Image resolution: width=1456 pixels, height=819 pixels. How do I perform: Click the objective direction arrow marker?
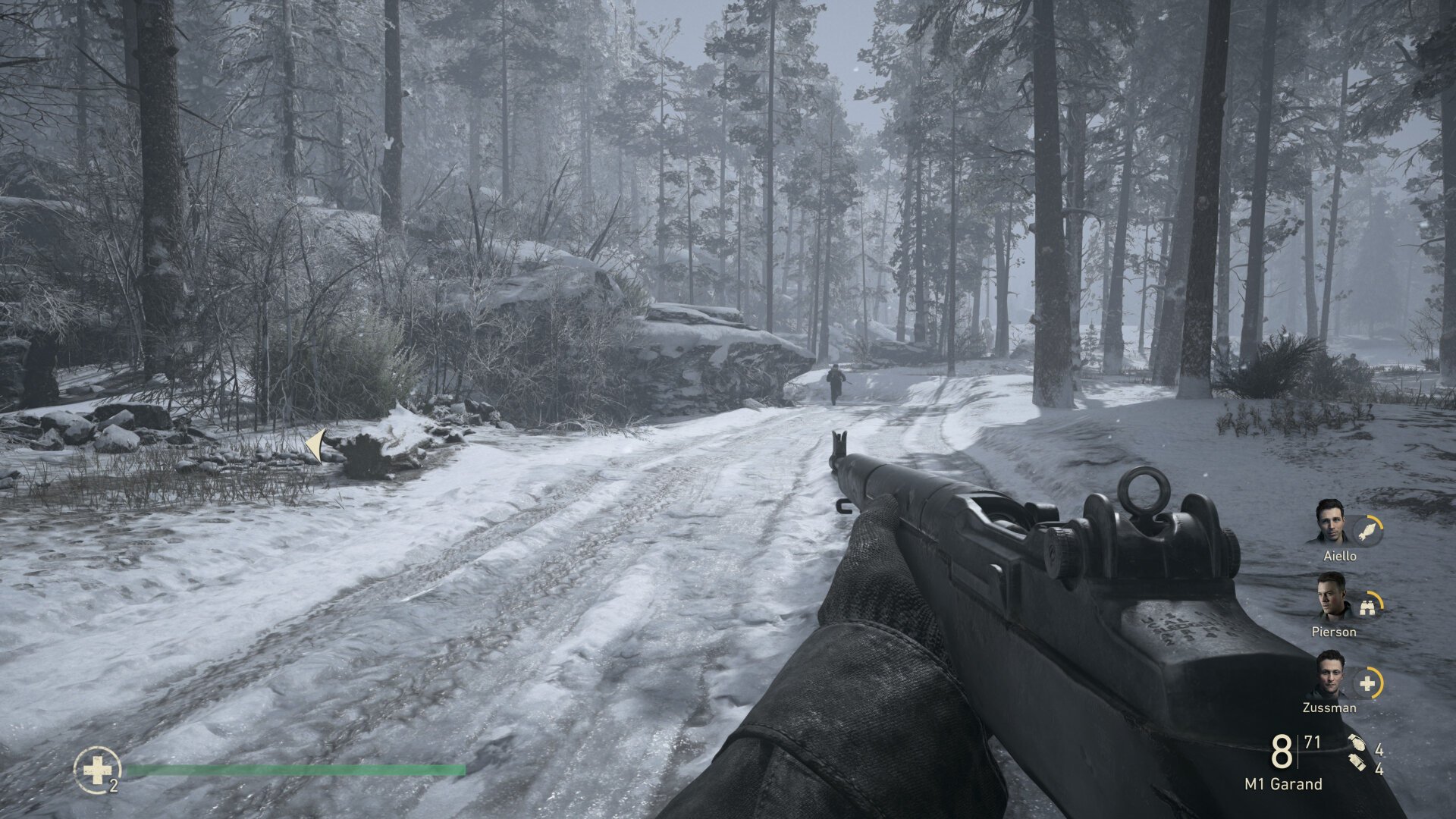click(316, 445)
